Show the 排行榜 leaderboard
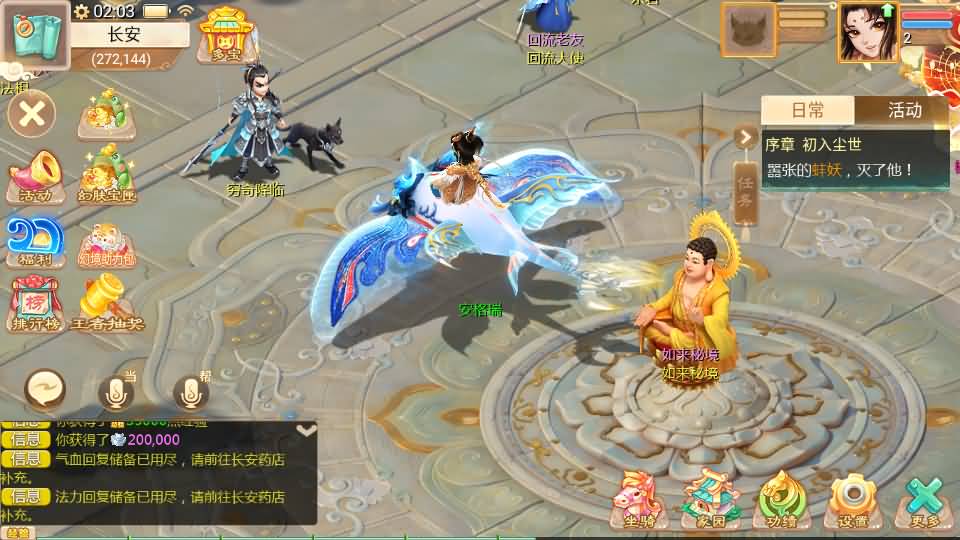The image size is (960, 540). pos(35,304)
